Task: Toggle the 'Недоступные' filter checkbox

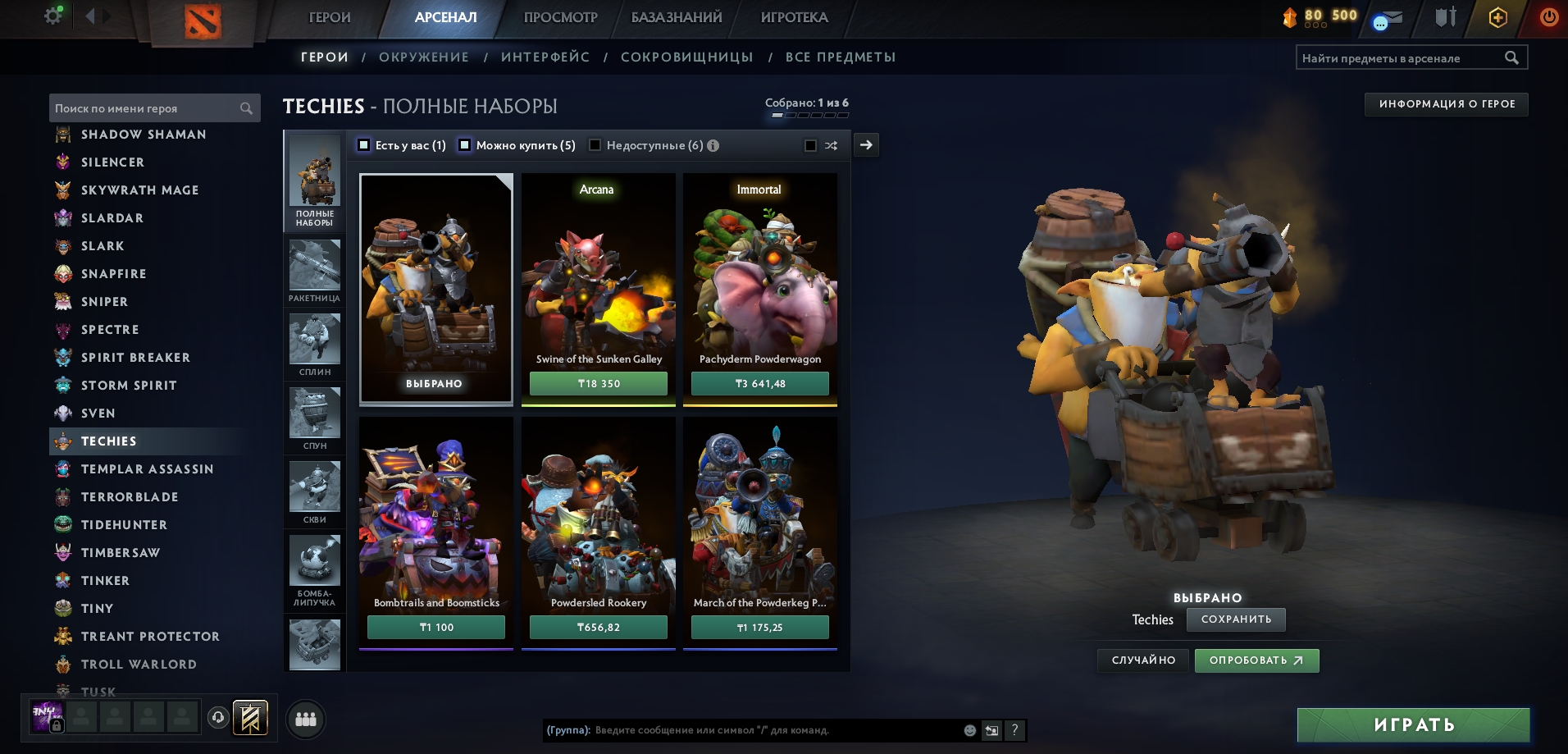Action: [595, 145]
